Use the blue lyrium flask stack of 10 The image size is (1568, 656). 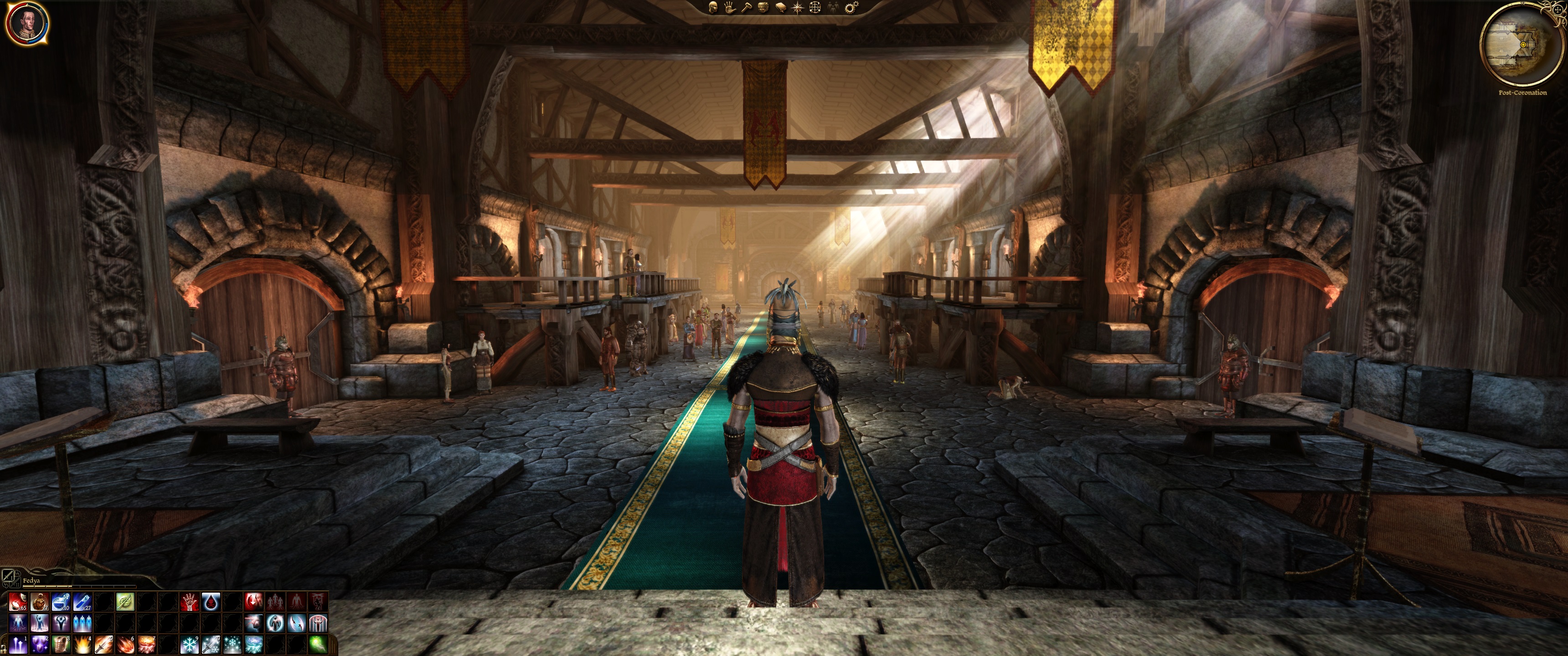tap(60, 602)
